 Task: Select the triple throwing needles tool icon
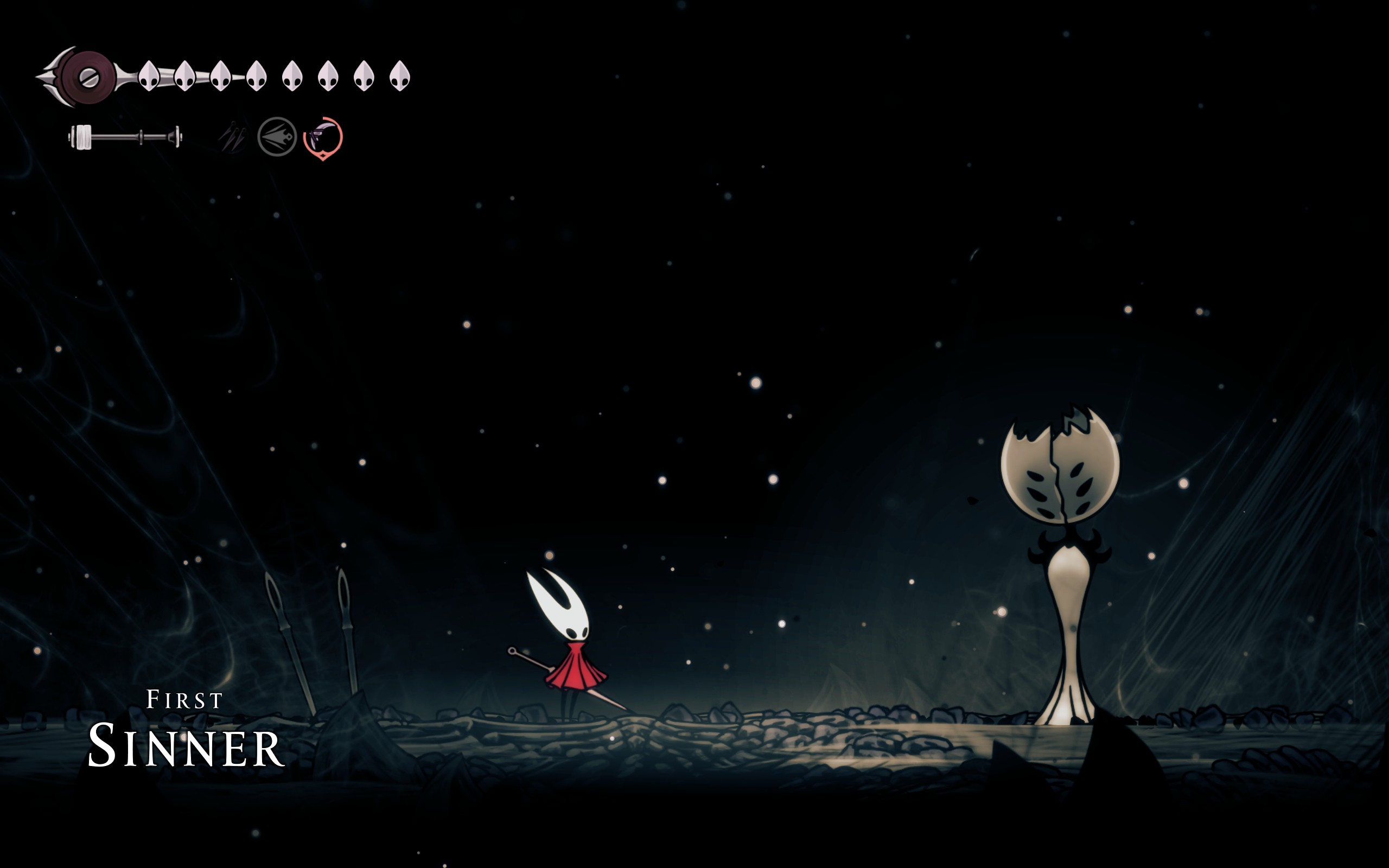pyautogui.click(x=232, y=137)
